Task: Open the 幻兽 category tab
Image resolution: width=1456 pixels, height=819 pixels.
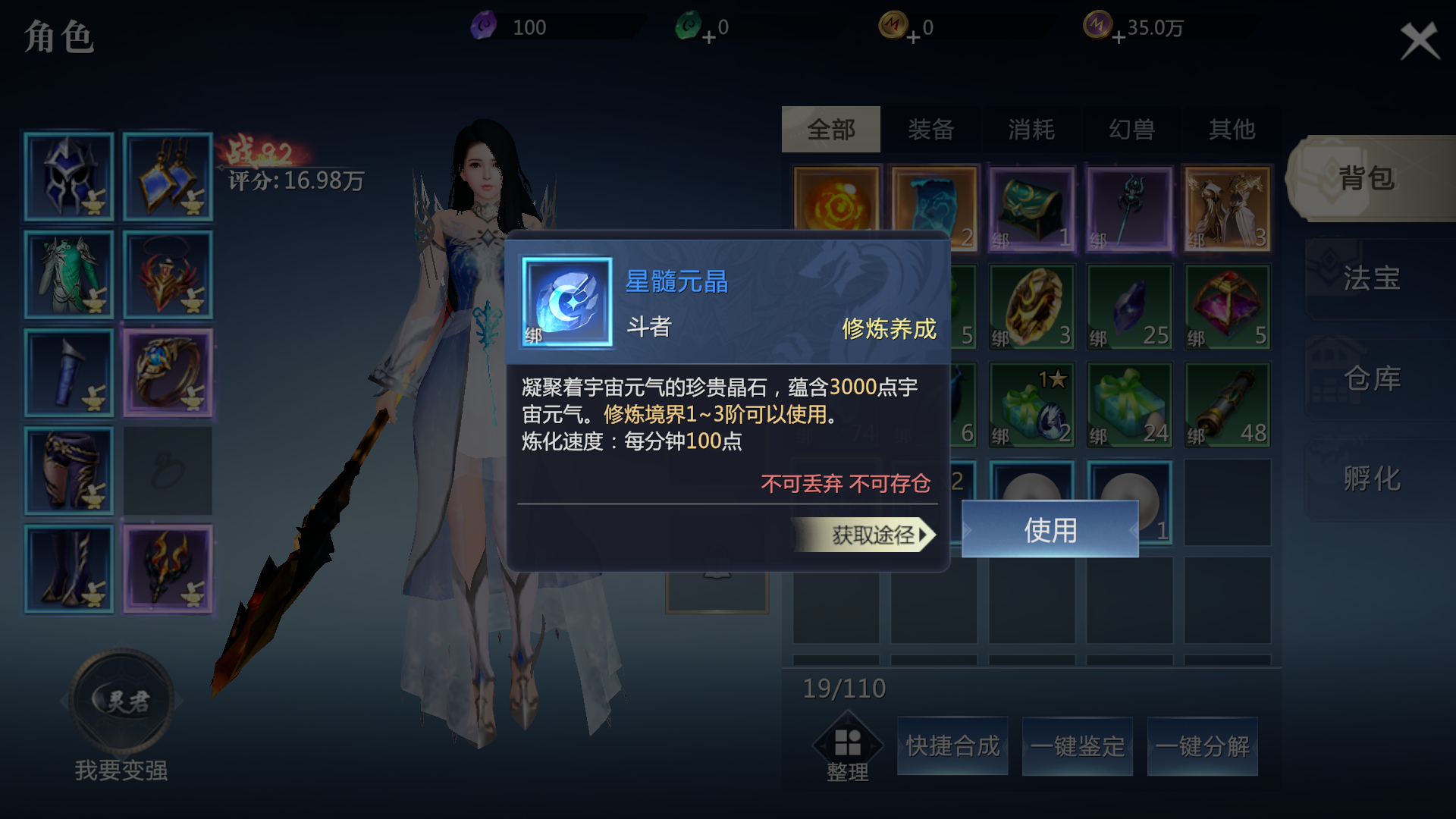Action: coord(1131,130)
